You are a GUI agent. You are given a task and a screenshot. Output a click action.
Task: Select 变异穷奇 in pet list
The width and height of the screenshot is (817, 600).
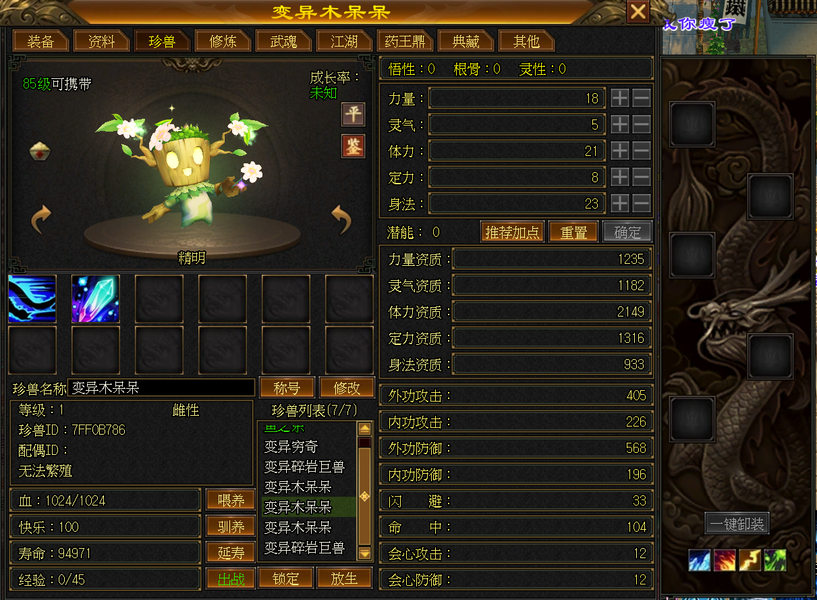291,447
